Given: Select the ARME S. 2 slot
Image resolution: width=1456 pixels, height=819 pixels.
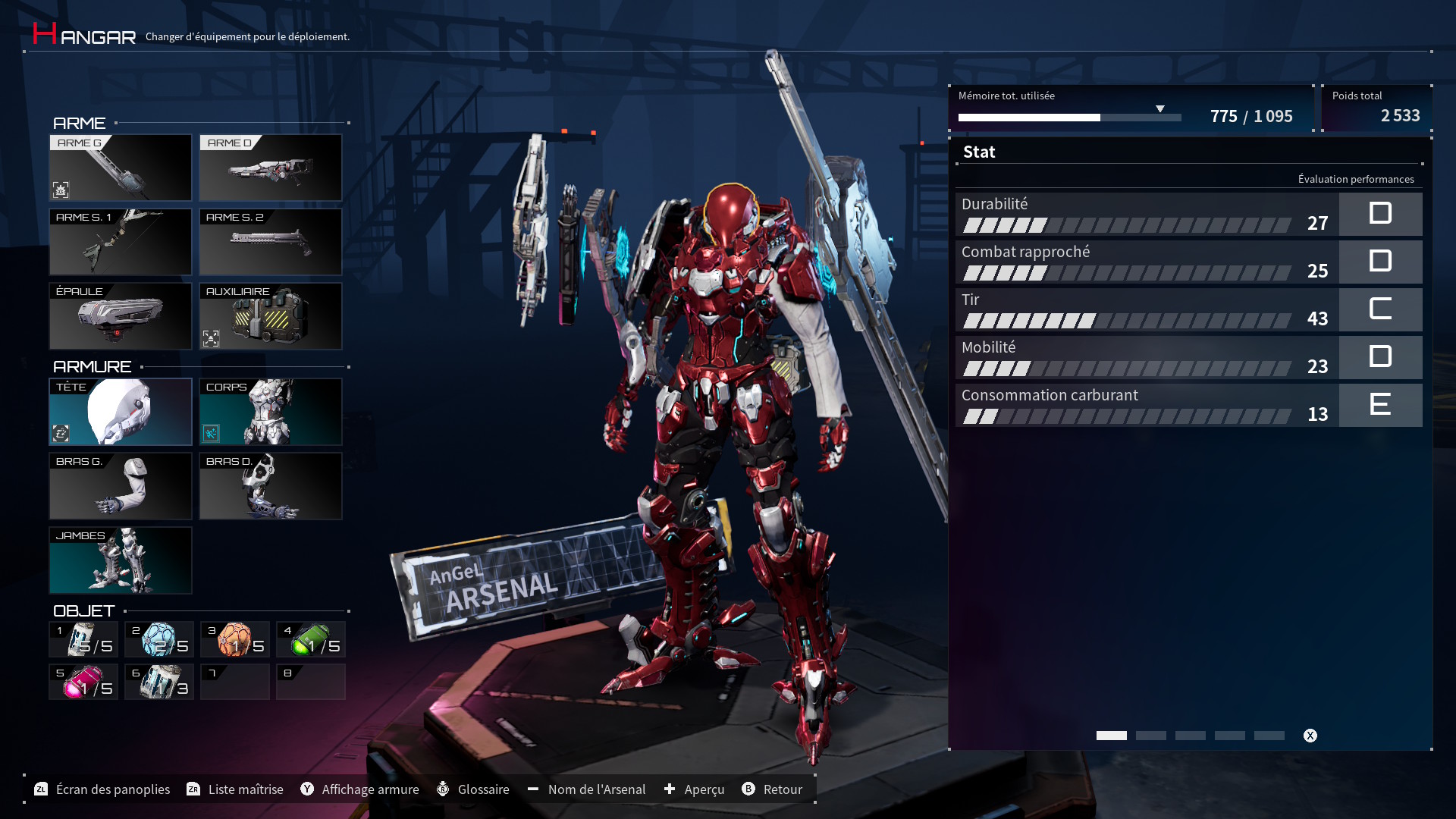Looking at the screenshot, I should click(271, 242).
